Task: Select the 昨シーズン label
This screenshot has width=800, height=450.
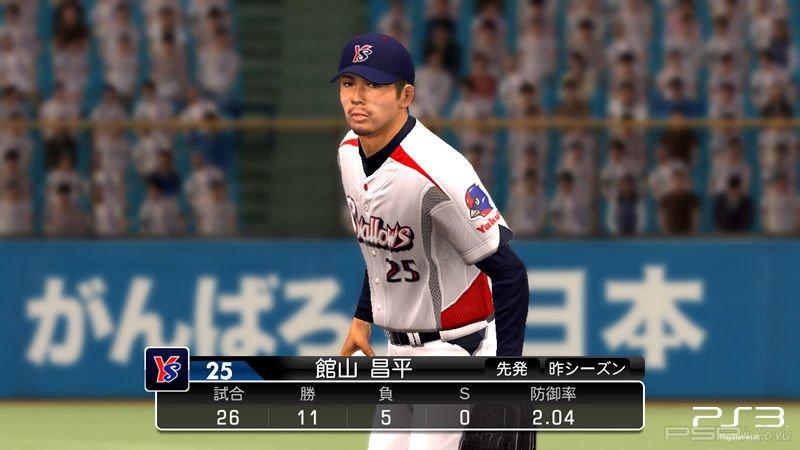Action: click(587, 368)
